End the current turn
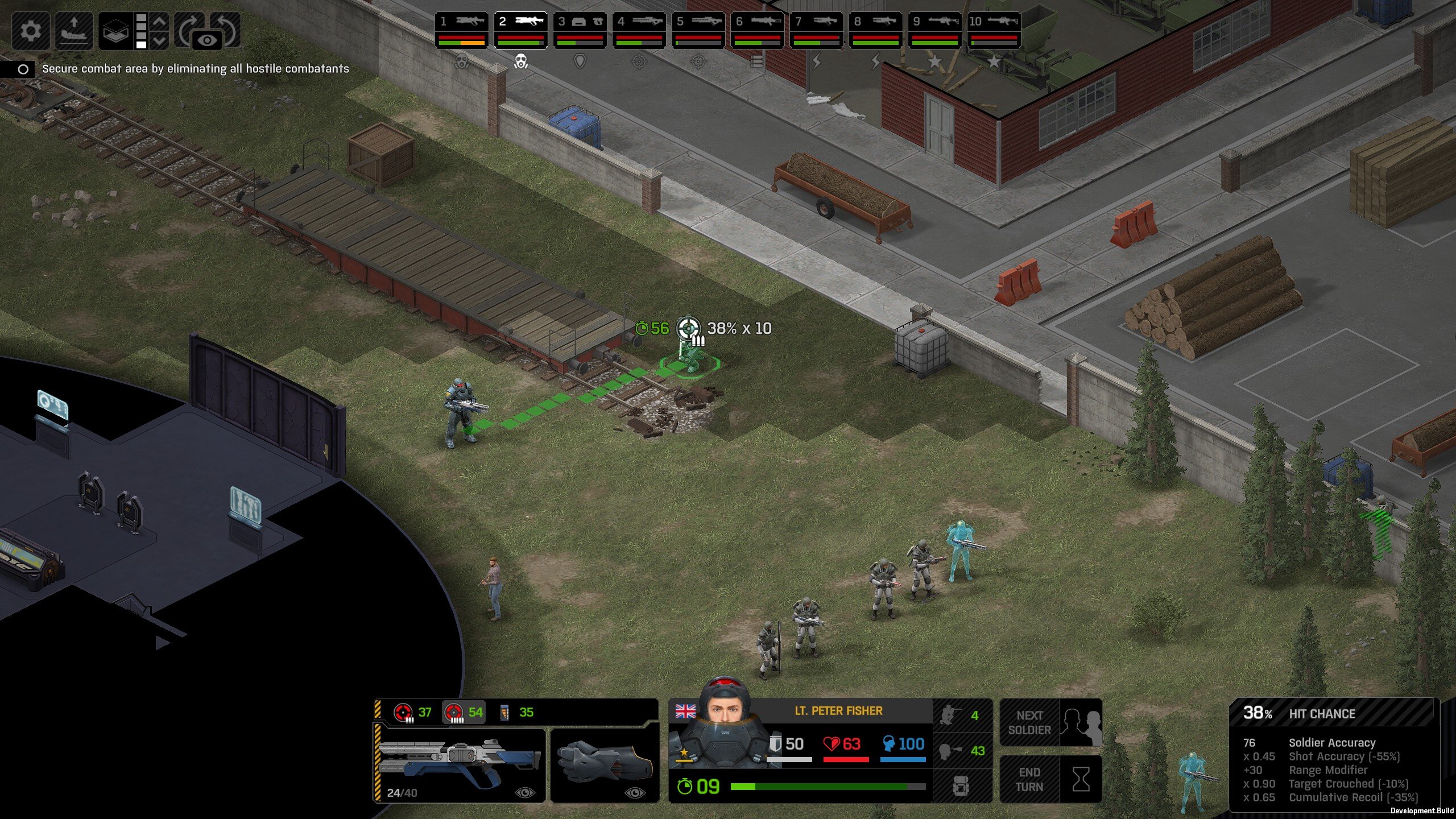 1050,779
